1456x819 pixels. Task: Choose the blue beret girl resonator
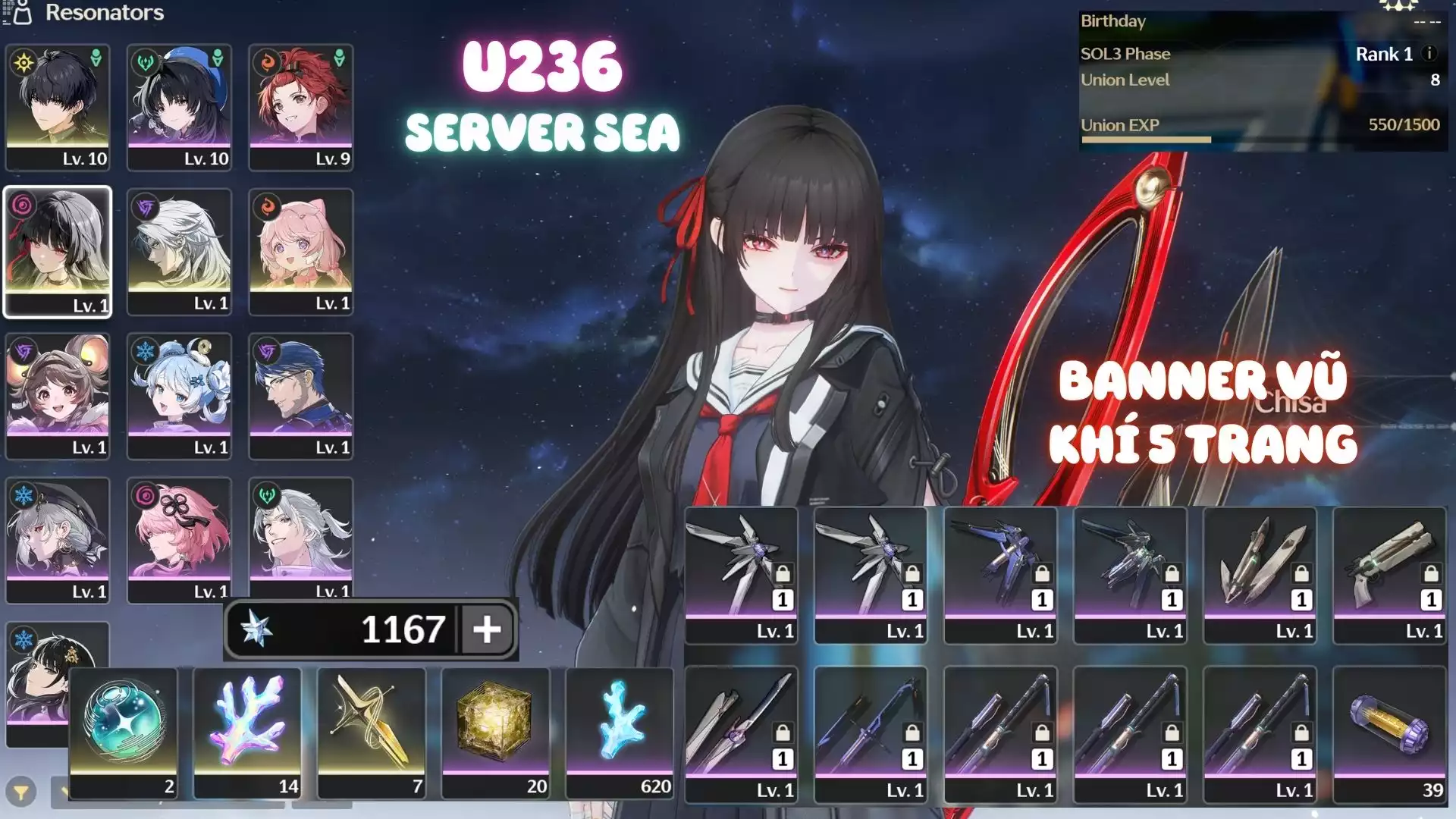pos(179,106)
